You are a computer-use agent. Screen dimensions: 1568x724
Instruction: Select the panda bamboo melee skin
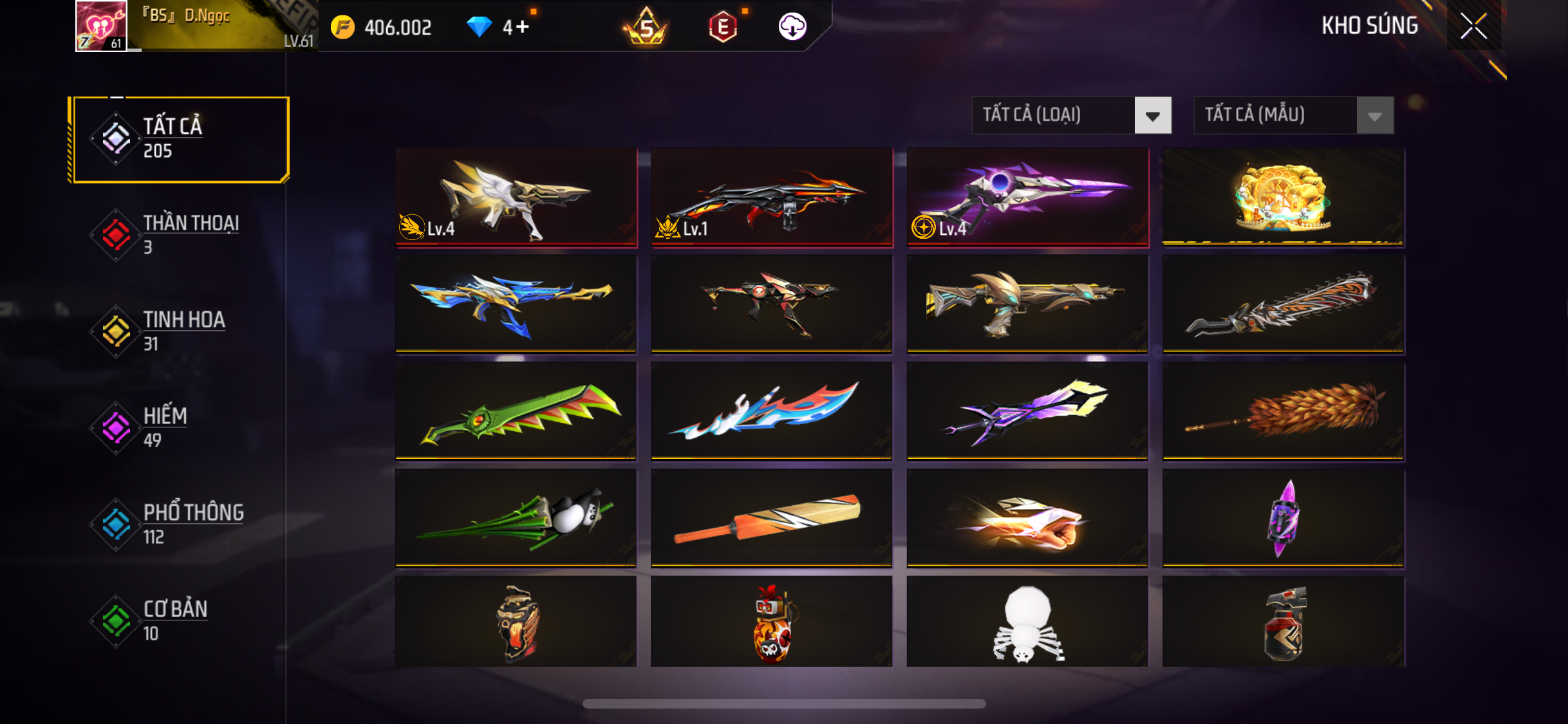point(516,518)
